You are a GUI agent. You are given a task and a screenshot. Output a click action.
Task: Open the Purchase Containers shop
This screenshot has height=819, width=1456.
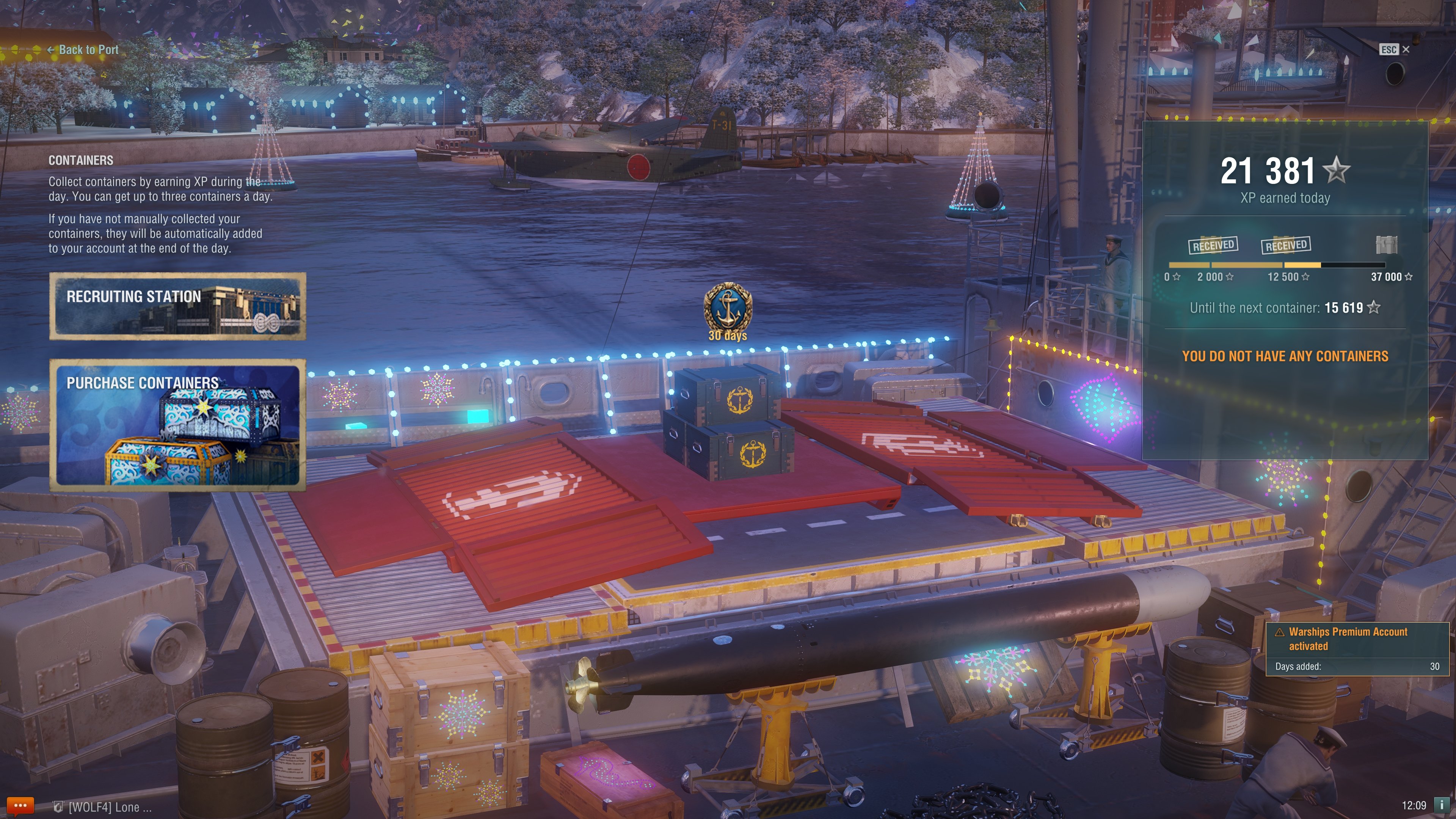tap(177, 425)
